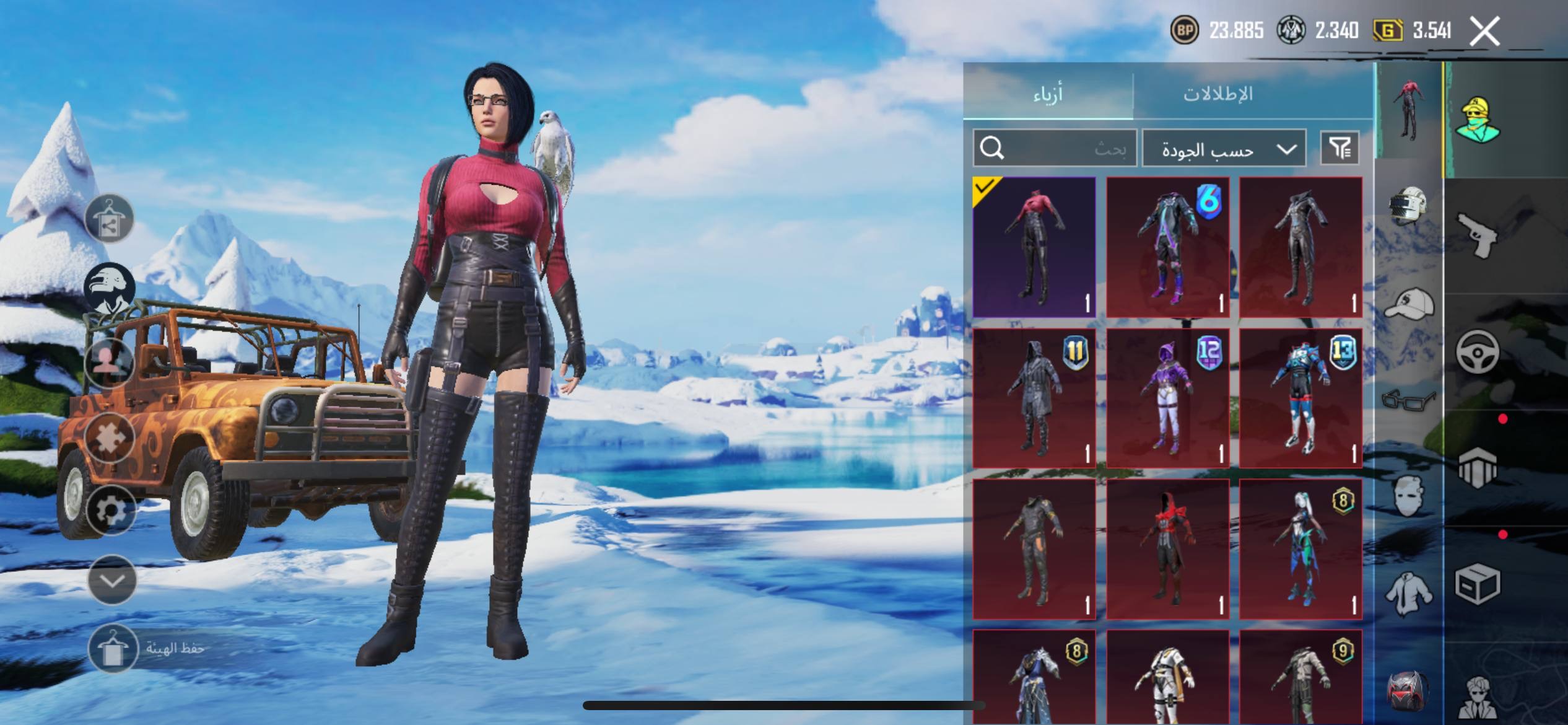Select the hooded outfit with 11 badge
1568x725 pixels.
click(1034, 398)
